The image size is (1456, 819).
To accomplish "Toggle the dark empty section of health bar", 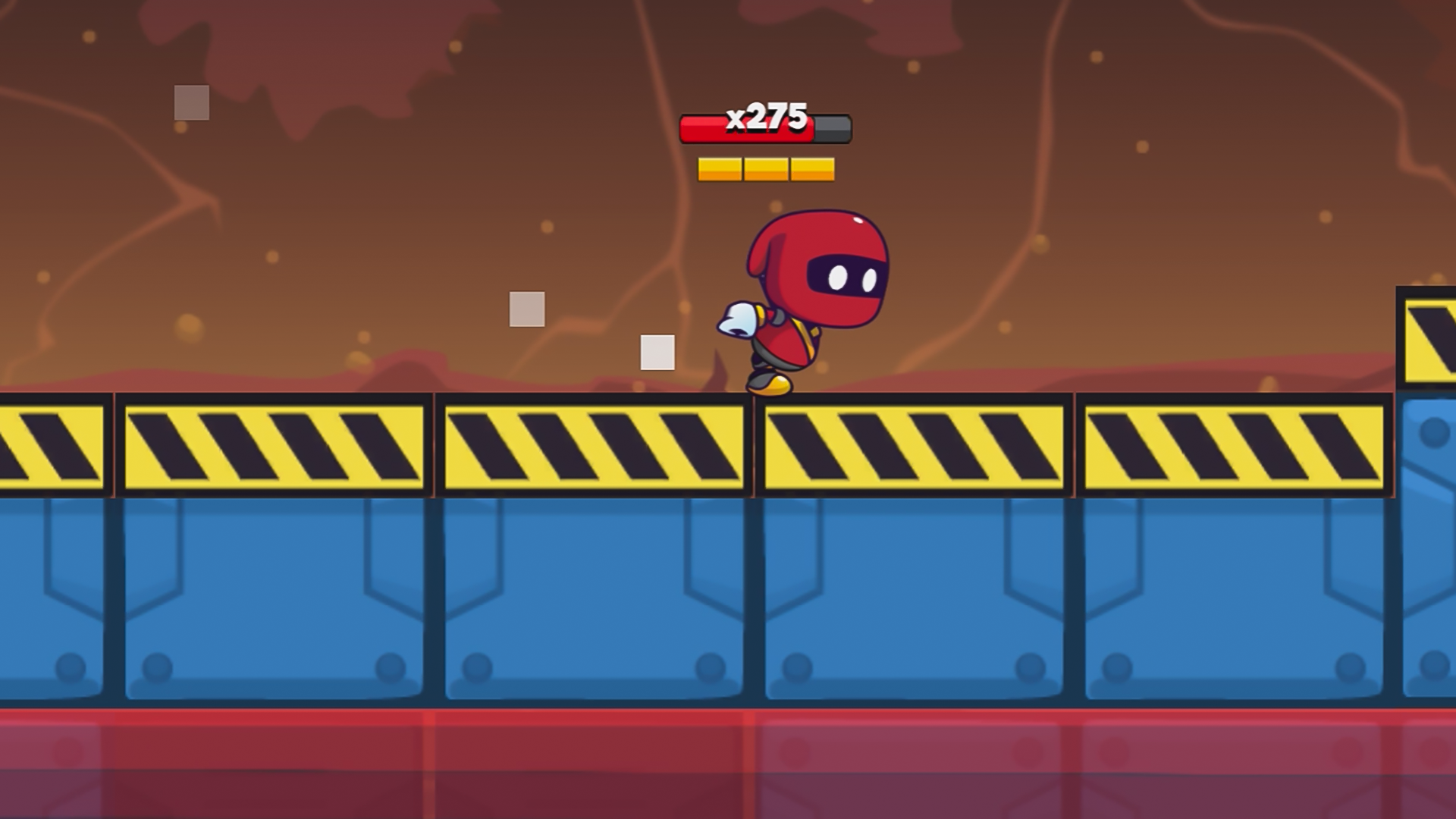I will tap(830, 129).
